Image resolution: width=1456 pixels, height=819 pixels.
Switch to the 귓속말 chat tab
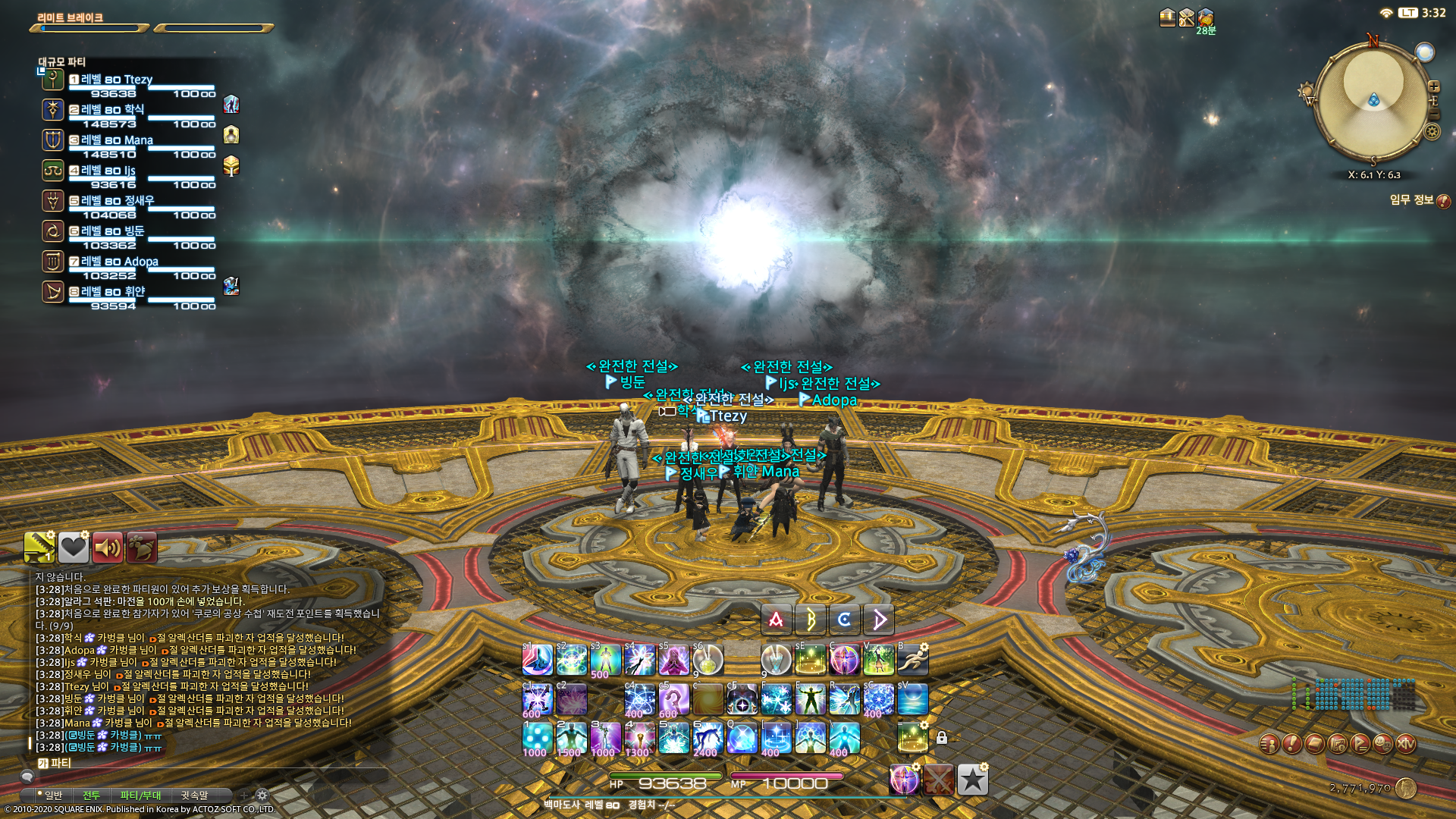195,795
